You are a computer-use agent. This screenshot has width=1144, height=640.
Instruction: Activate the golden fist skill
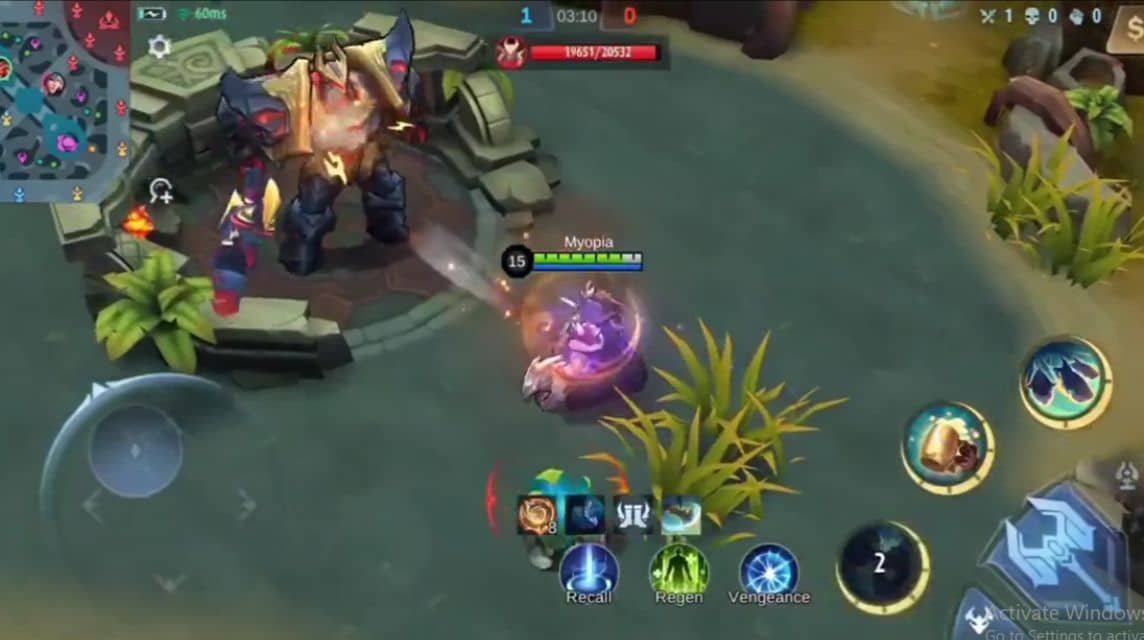click(947, 448)
